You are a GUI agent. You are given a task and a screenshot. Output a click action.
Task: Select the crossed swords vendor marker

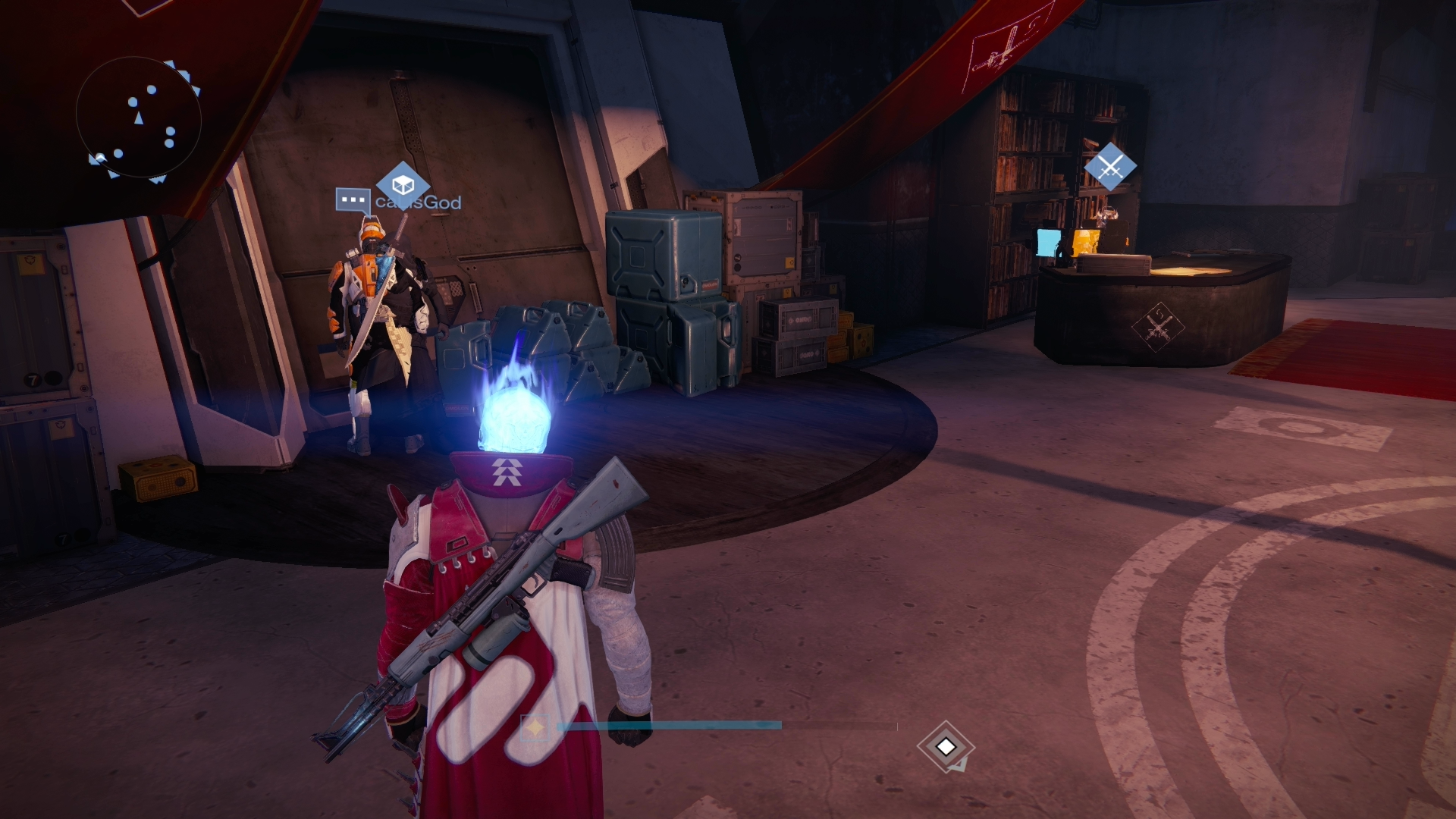(x=1110, y=166)
